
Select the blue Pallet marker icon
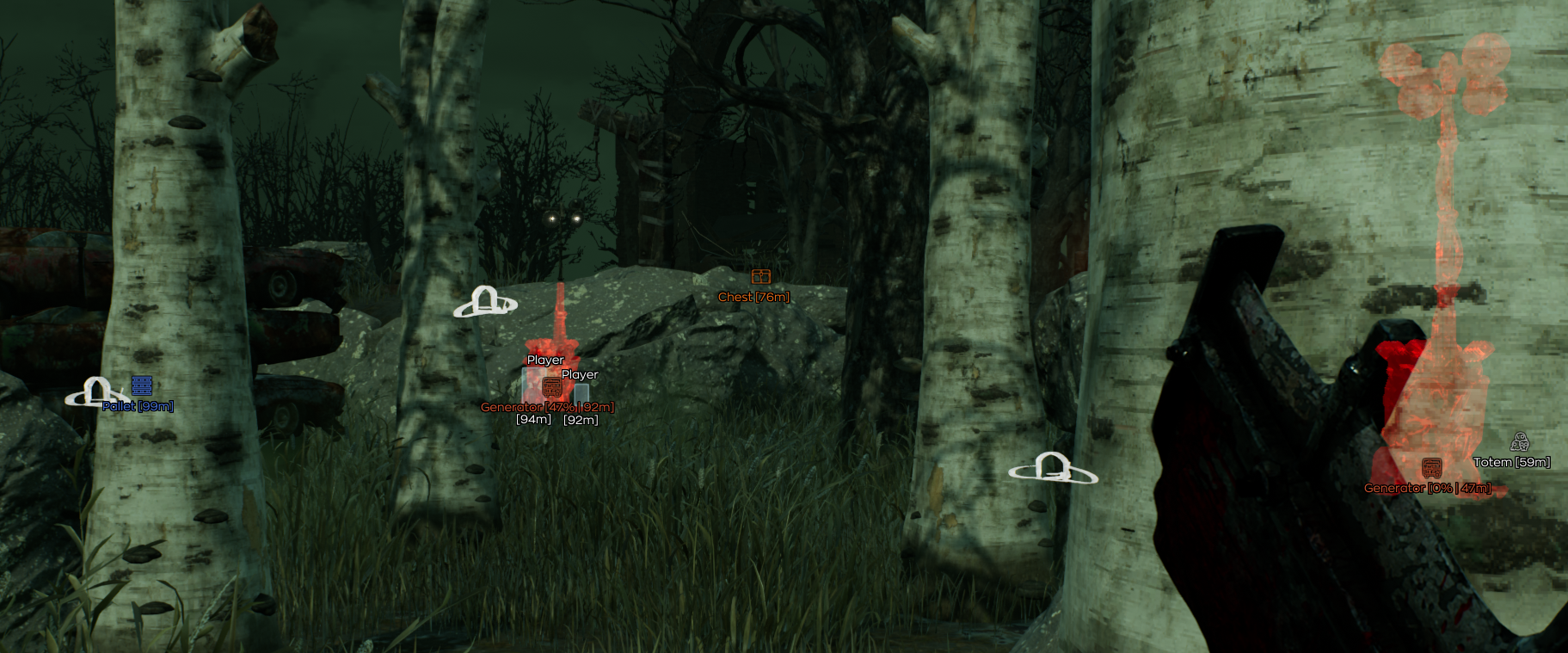click(x=142, y=385)
